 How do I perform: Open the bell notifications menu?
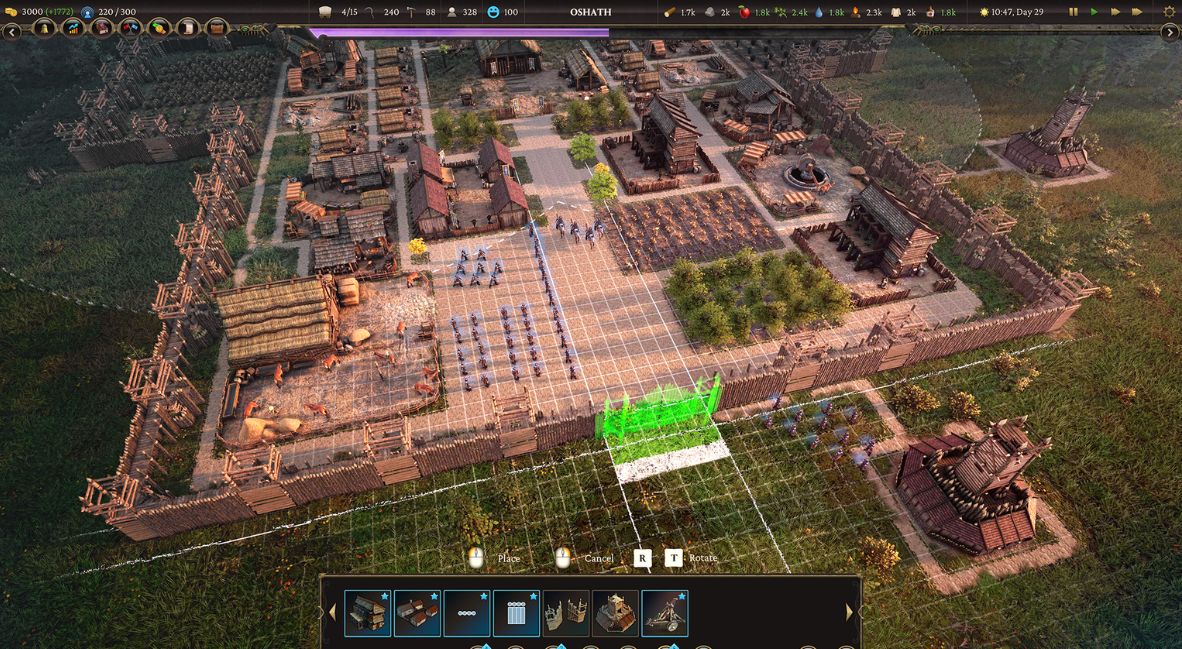point(44,28)
